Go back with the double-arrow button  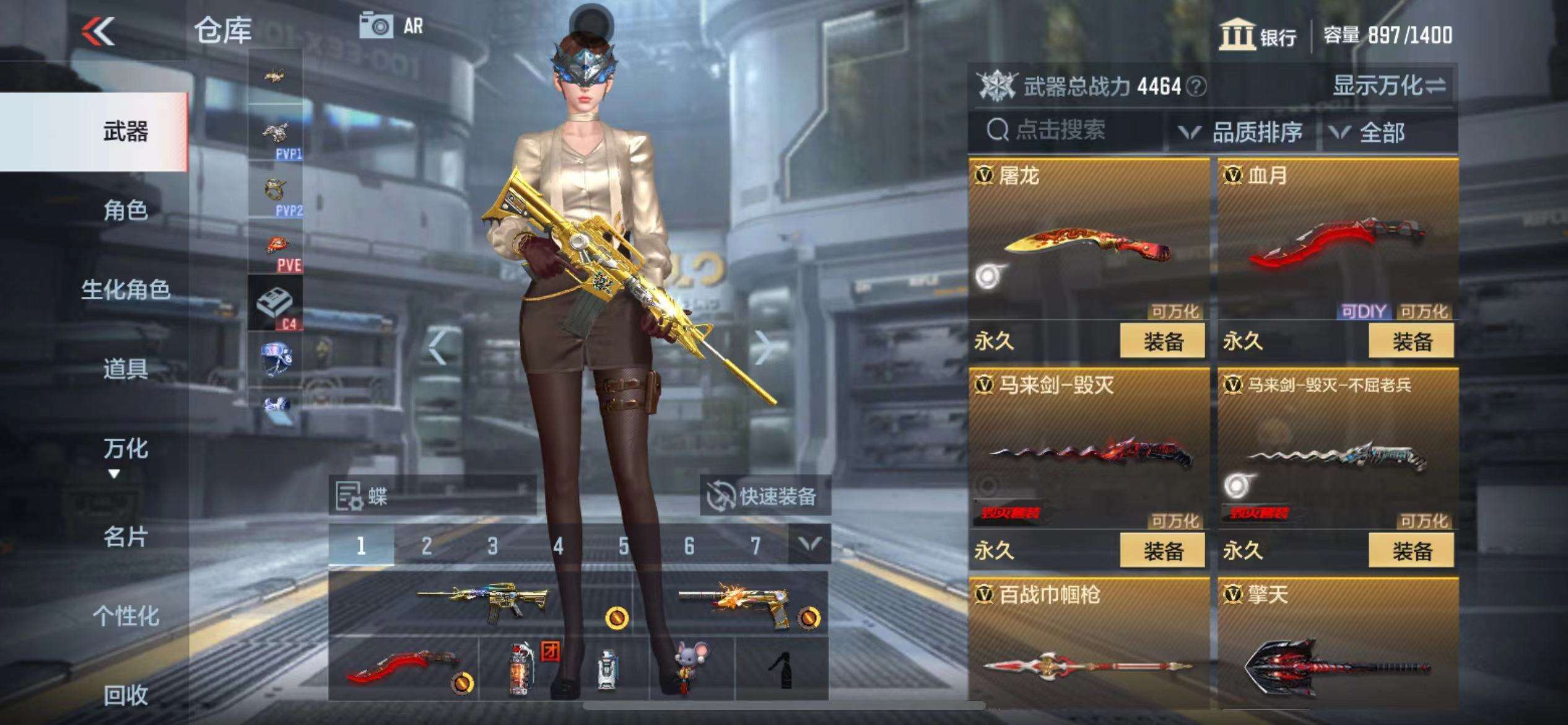(x=99, y=31)
